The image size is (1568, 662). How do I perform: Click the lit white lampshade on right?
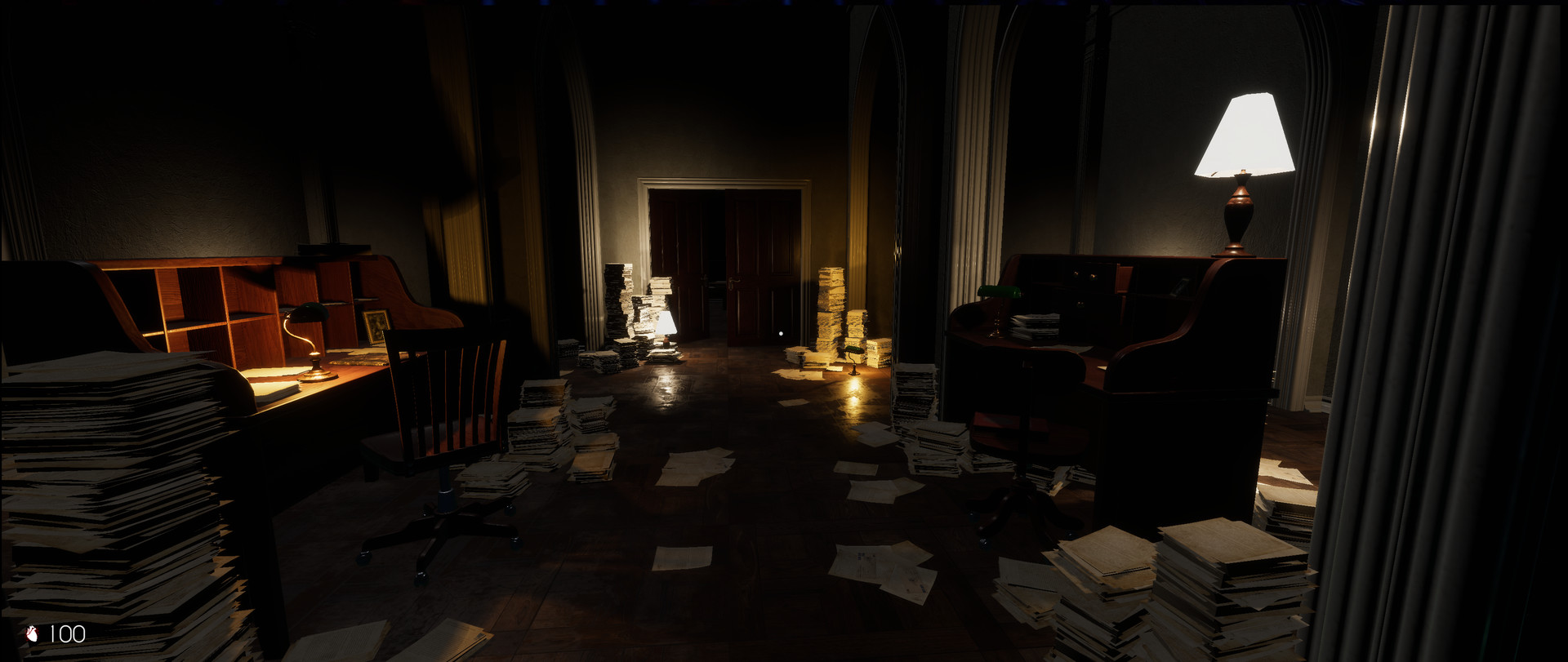click(1241, 135)
